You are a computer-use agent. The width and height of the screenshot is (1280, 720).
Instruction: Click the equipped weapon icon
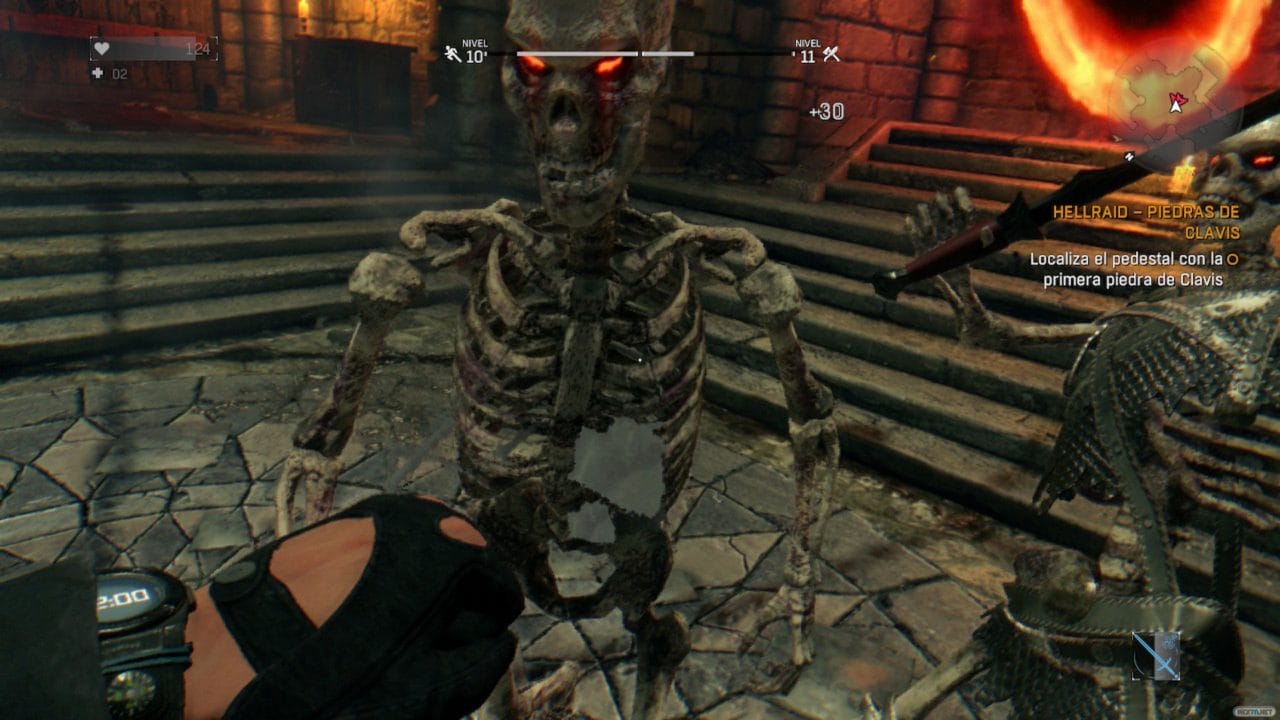pos(1157,656)
